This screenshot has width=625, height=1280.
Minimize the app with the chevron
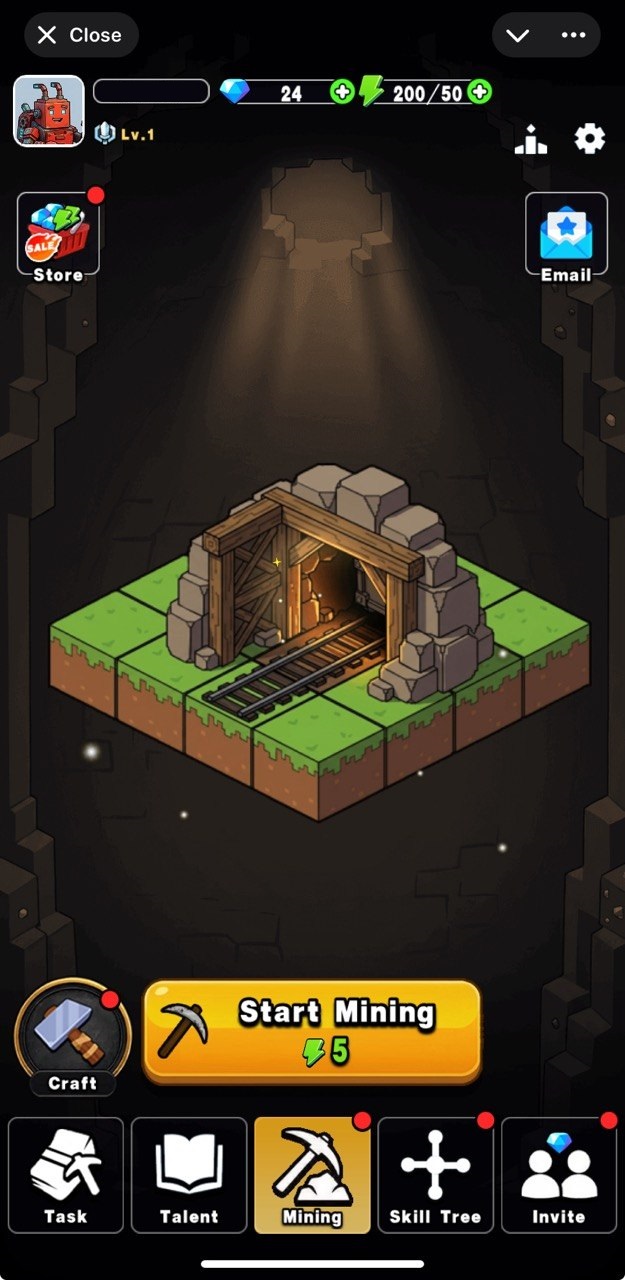[518, 35]
